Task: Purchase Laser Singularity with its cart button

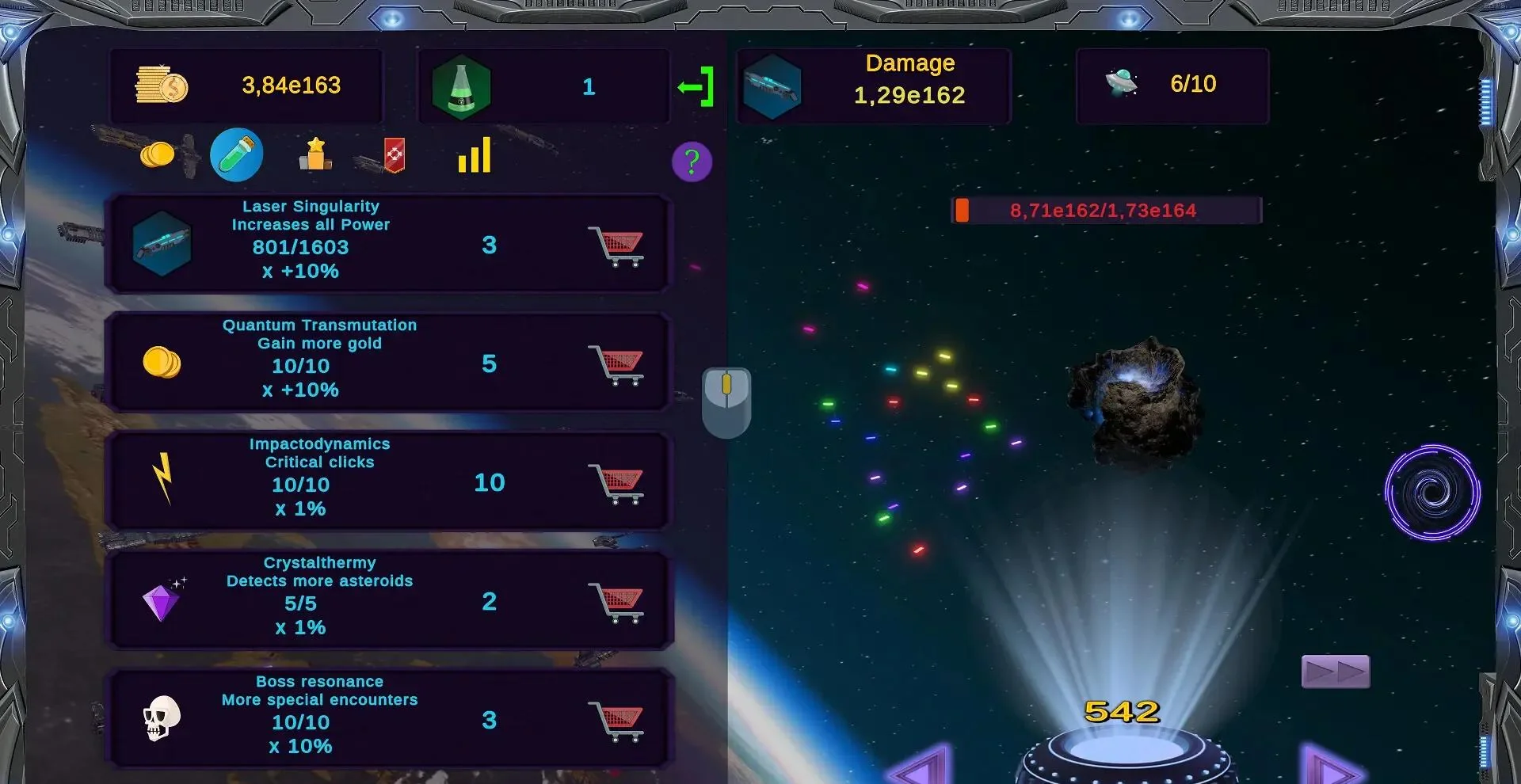Action: tap(617, 245)
